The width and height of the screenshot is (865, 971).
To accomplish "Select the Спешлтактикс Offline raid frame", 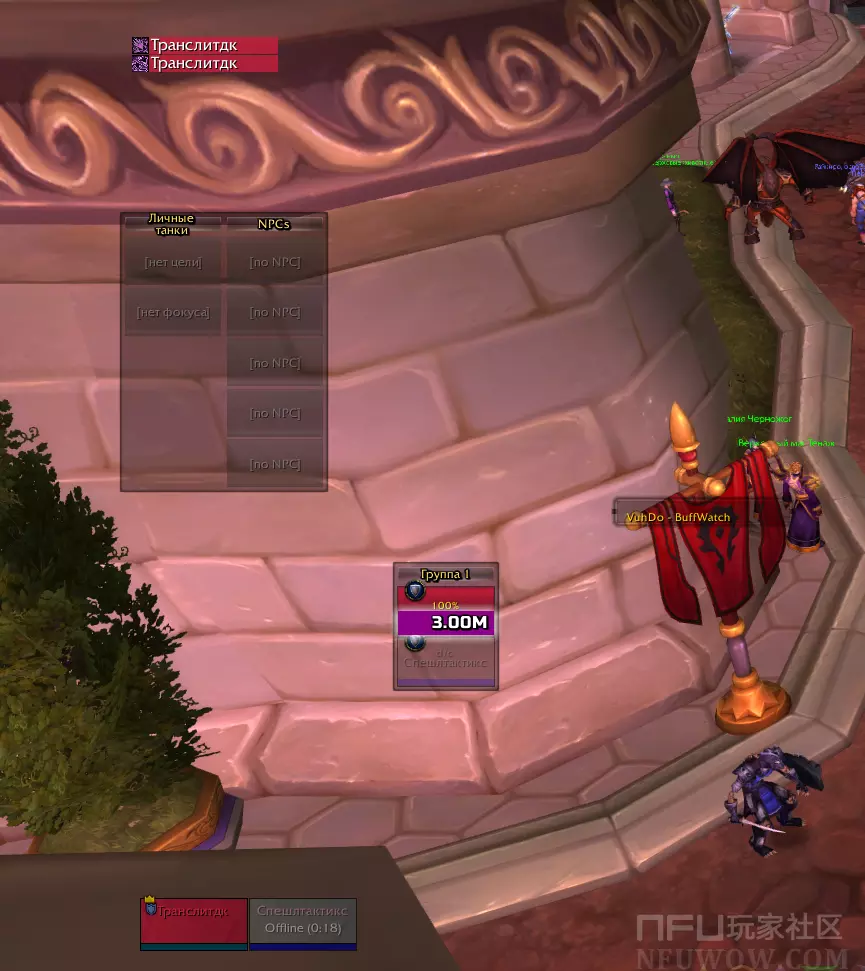I will [x=302, y=921].
